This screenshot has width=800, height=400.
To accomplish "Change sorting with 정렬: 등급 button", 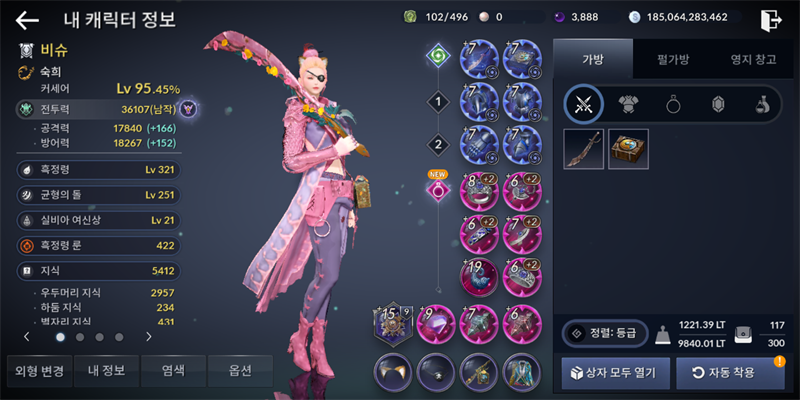I will [605, 334].
